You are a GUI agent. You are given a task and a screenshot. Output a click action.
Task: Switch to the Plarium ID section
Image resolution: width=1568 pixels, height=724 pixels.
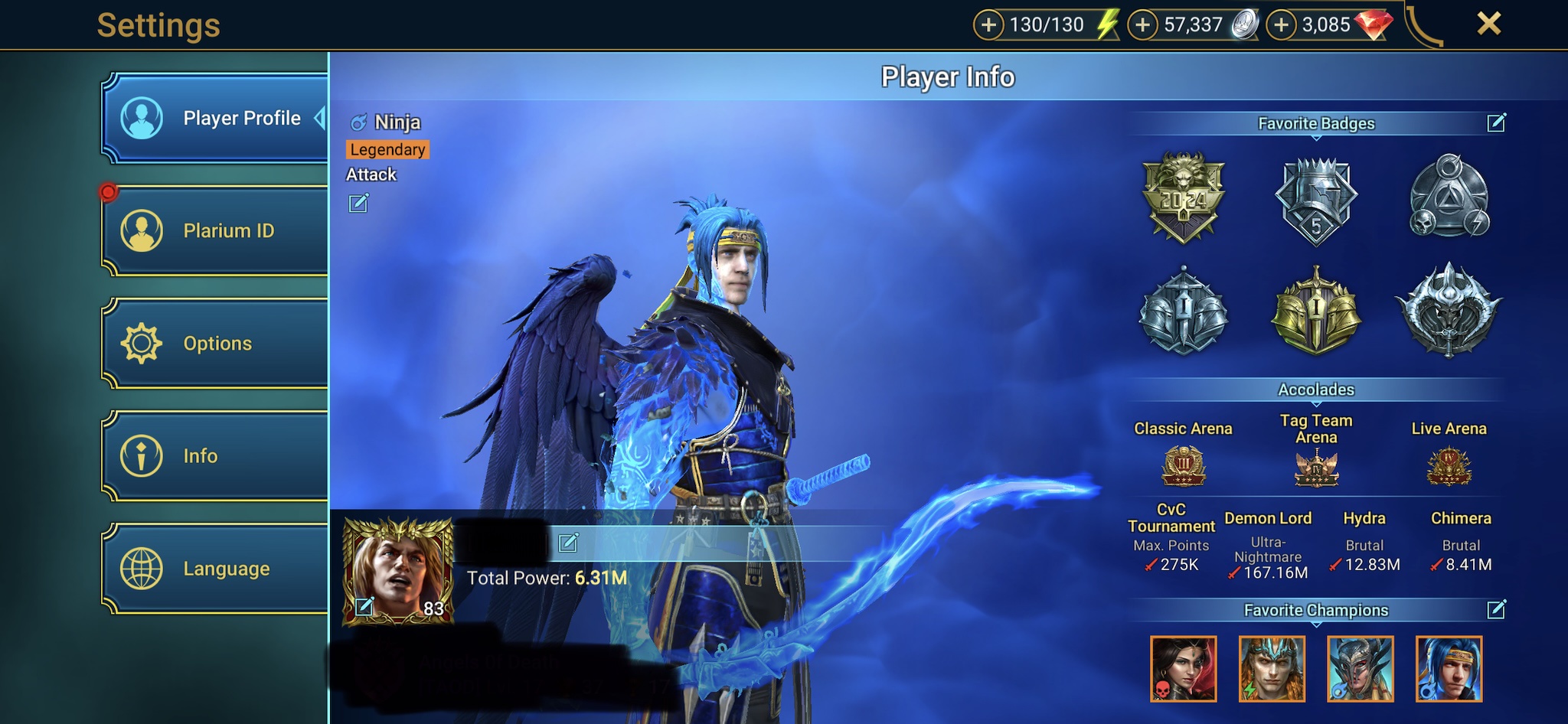(x=216, y=230)
